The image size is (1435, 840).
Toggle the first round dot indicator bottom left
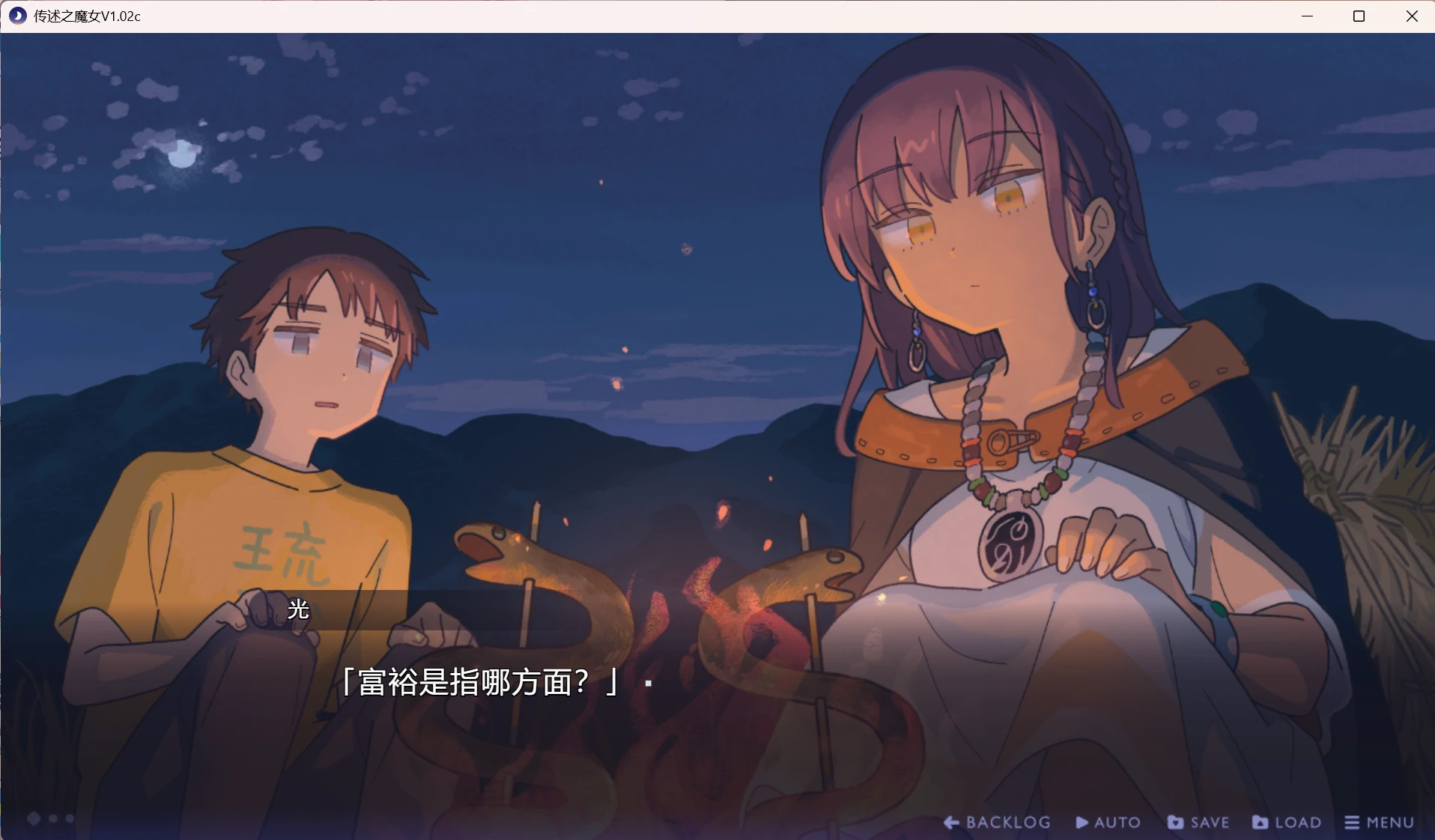click(x=53, y=819)
